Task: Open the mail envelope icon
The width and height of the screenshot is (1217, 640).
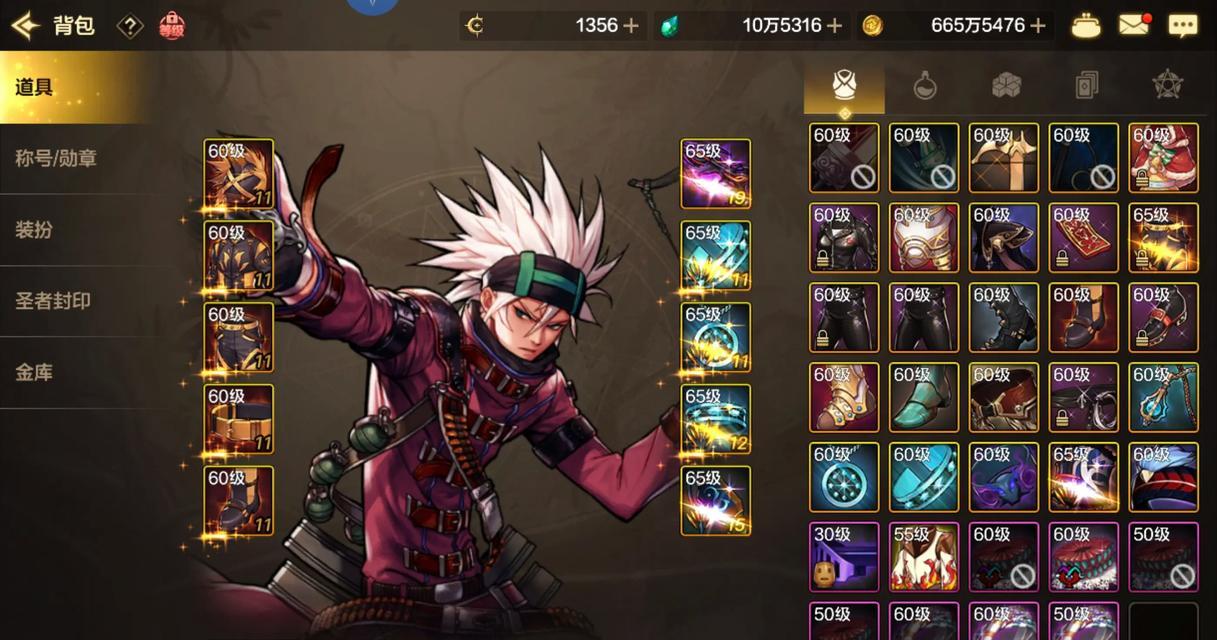Action: point(1134,26)
